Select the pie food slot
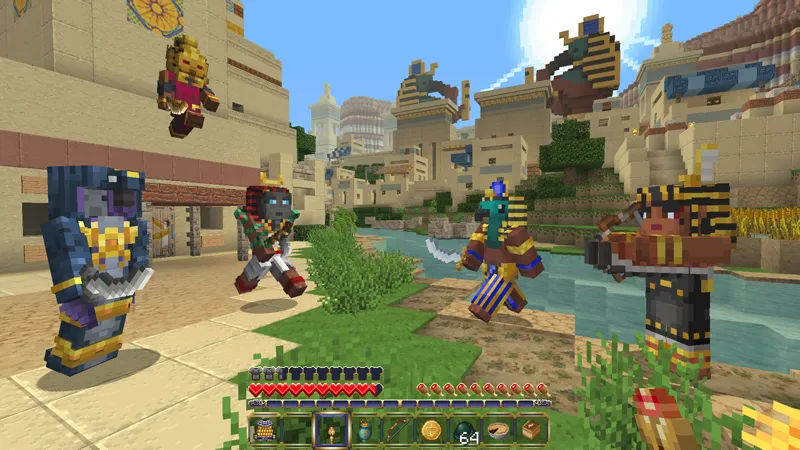Image resolution: width=800 pixels, height=450 pixels. (x=497, y=430)
